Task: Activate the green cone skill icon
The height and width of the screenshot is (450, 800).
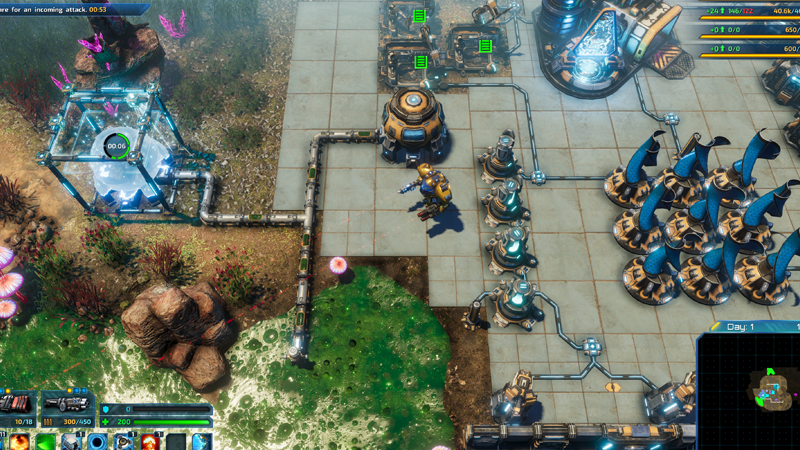Action: [46, 441]
